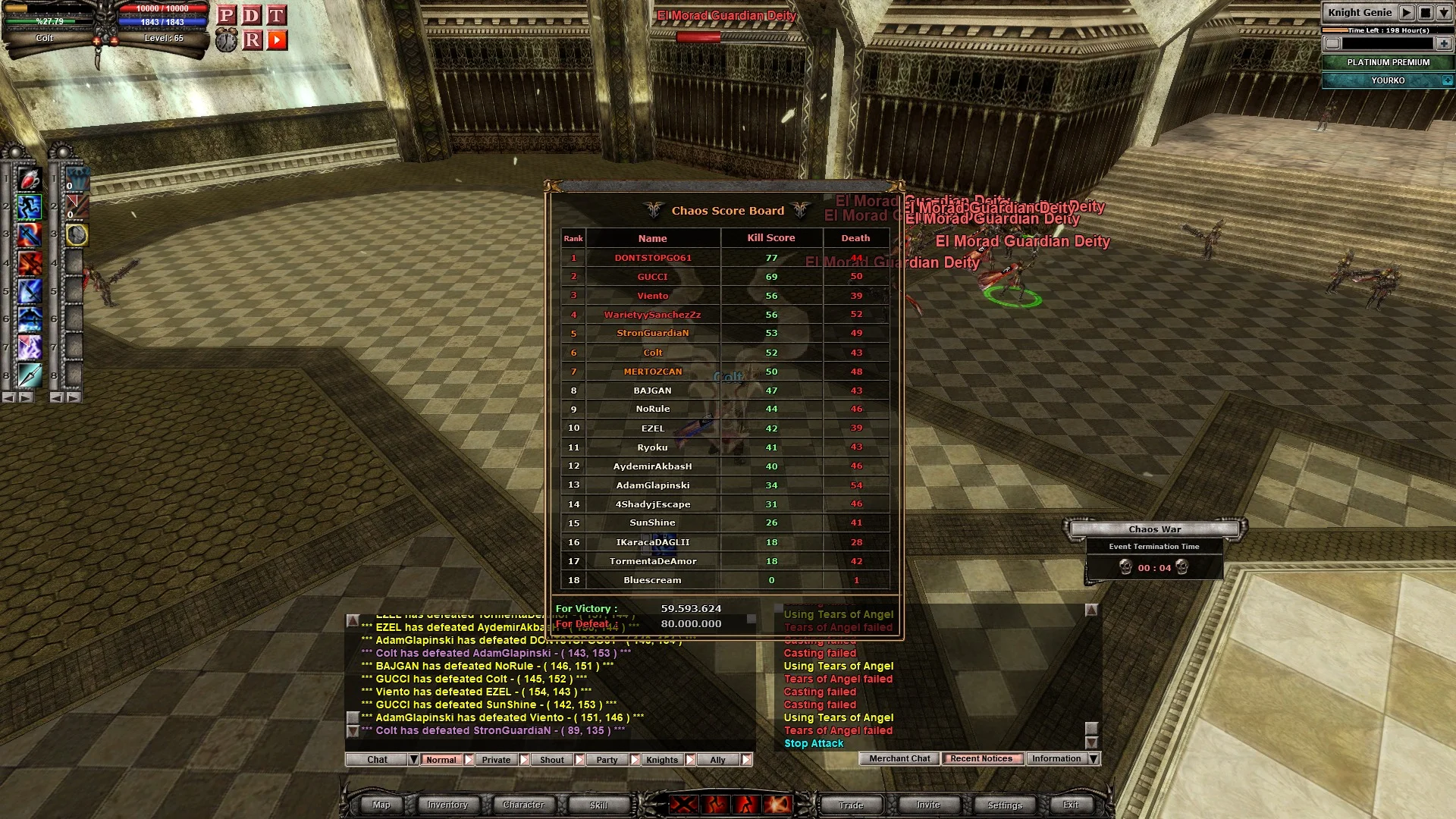This screenshot has height=819, width=1456.
Task: Open the Settings menu
Action: (x=1005, y=805)
